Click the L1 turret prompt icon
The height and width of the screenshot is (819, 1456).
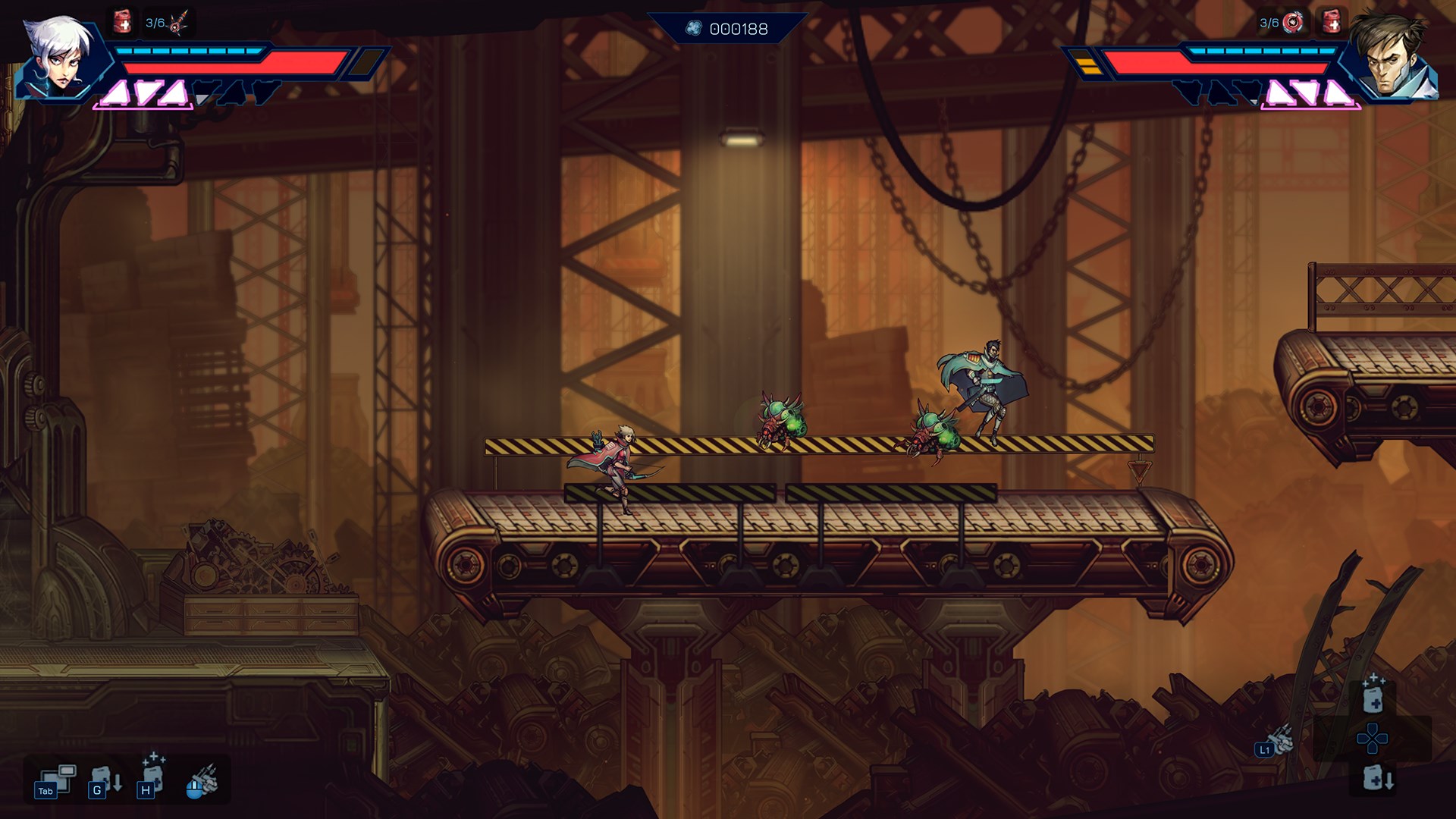coord(1264,750)
